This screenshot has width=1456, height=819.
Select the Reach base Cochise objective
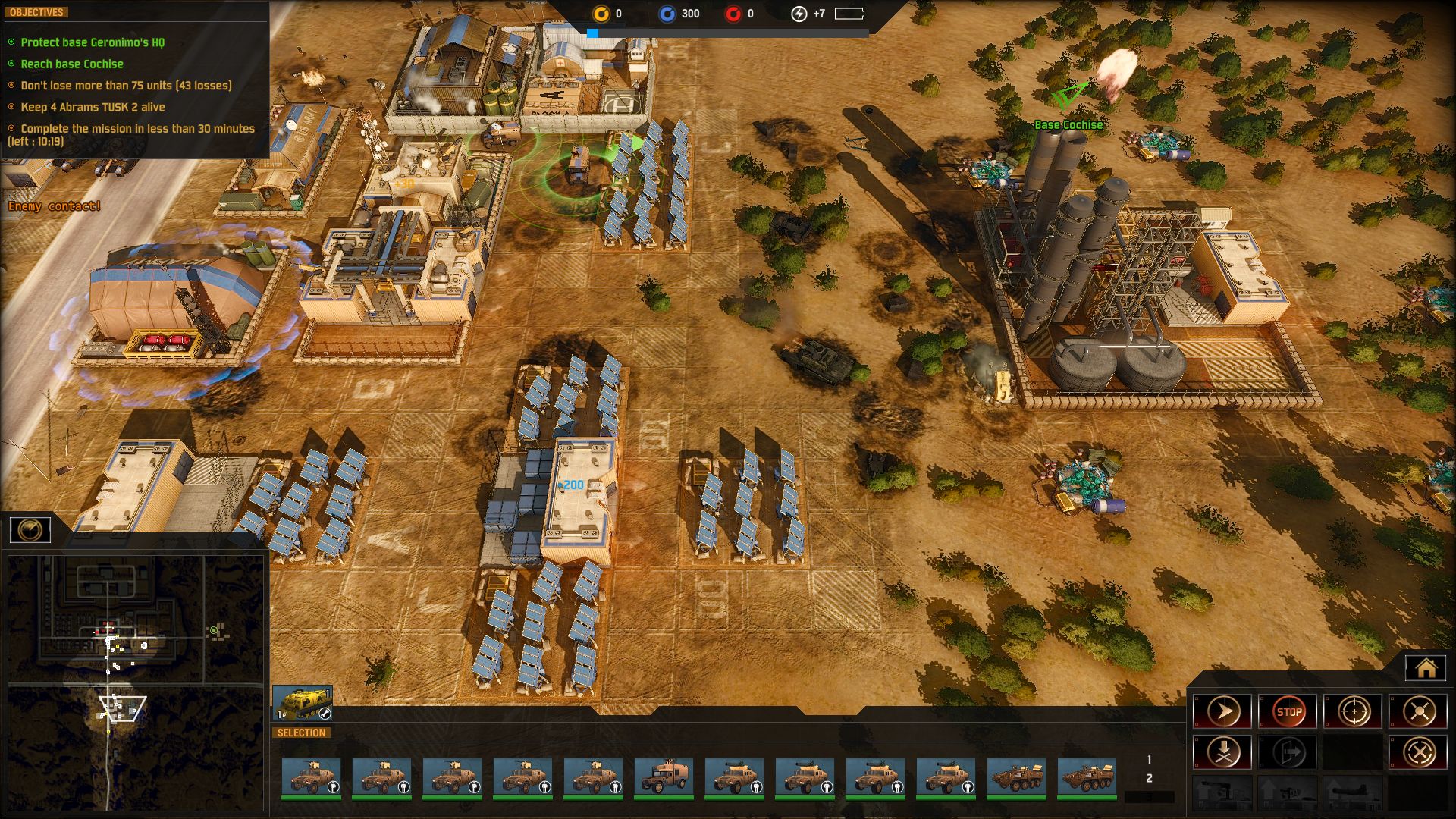click(72, 64)
